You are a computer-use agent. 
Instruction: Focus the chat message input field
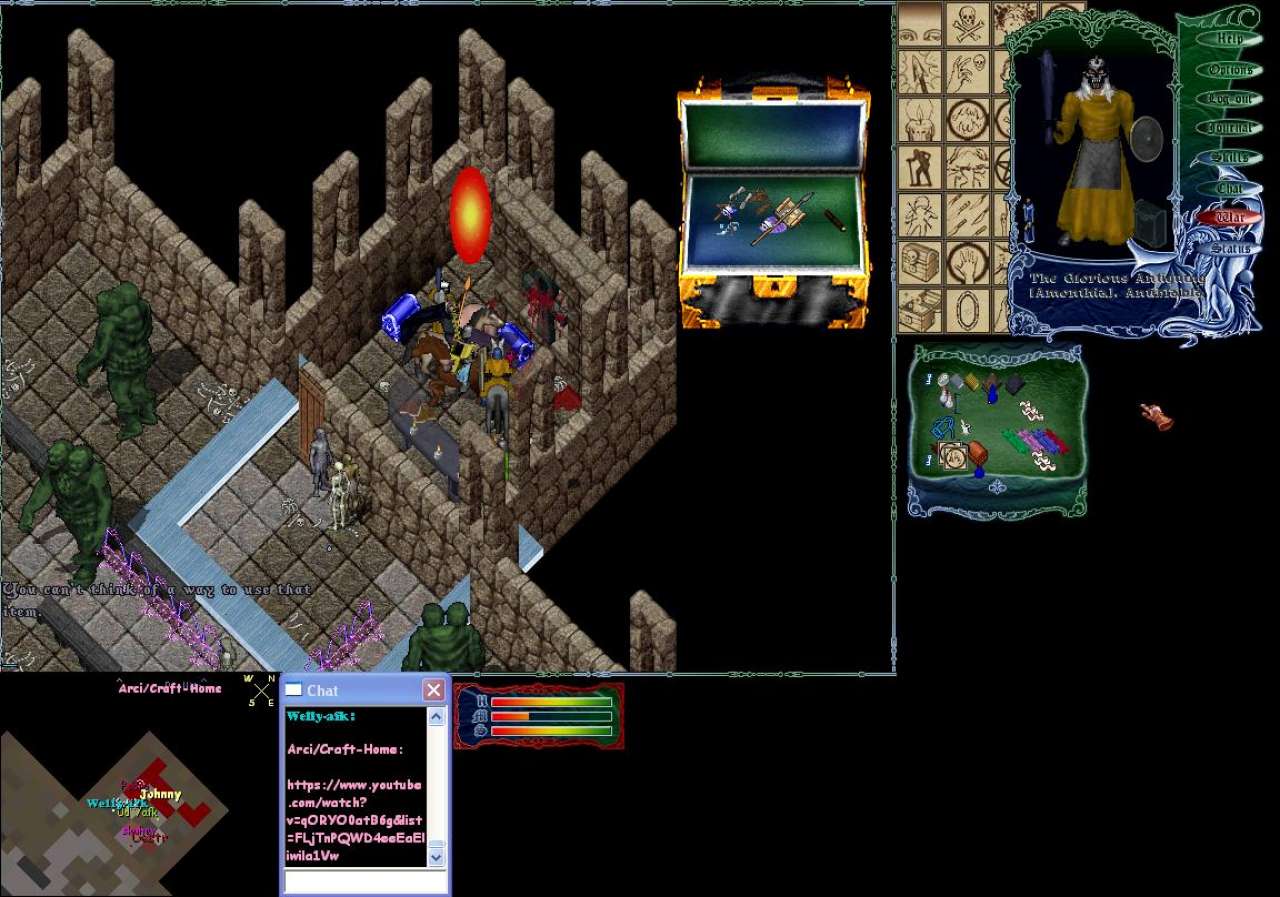coord(365,882)
